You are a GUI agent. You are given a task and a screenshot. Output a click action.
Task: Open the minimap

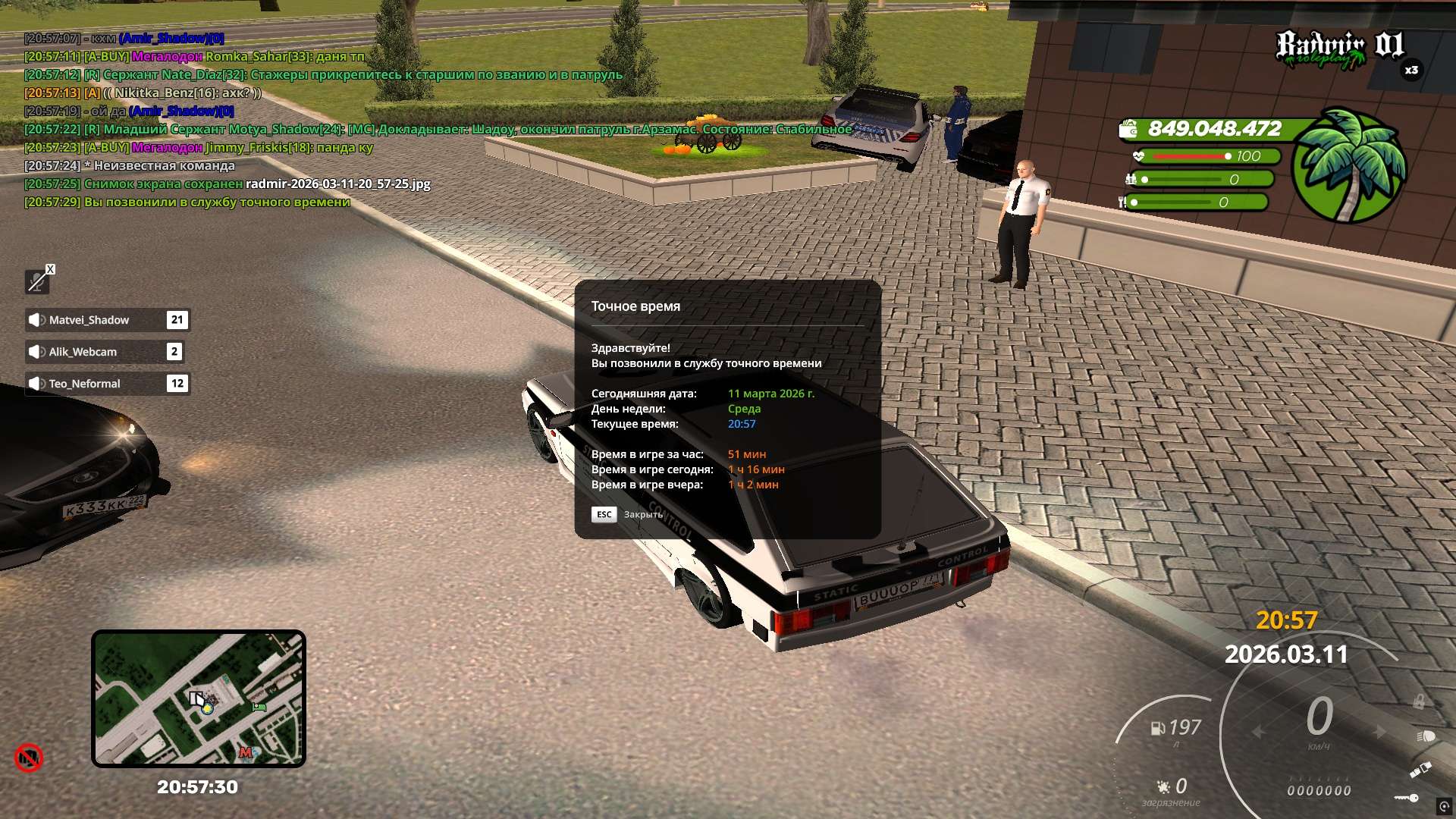click(x=198, y=698)
